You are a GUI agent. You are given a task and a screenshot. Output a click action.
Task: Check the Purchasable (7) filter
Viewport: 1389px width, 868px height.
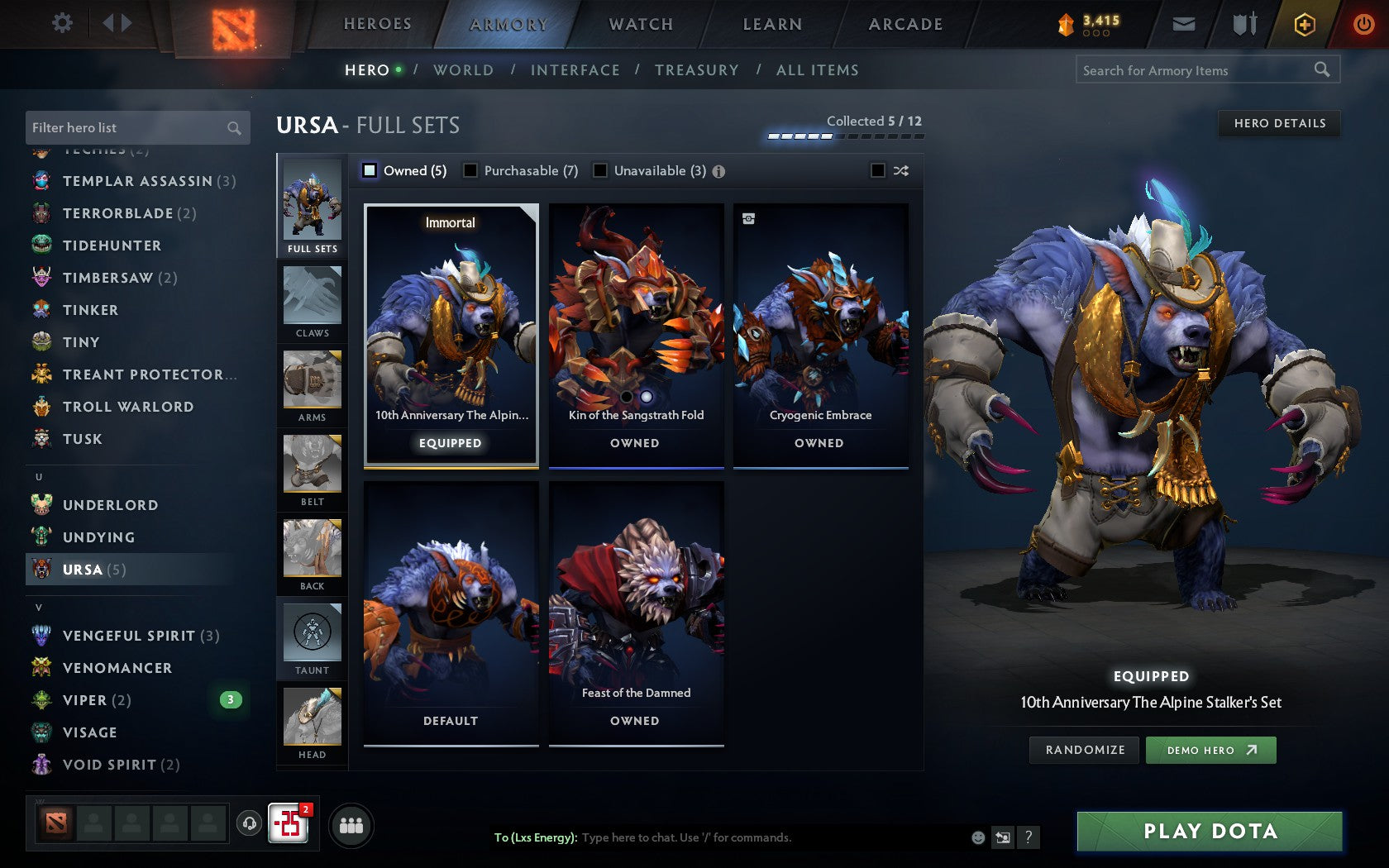[x=471, y=171]
